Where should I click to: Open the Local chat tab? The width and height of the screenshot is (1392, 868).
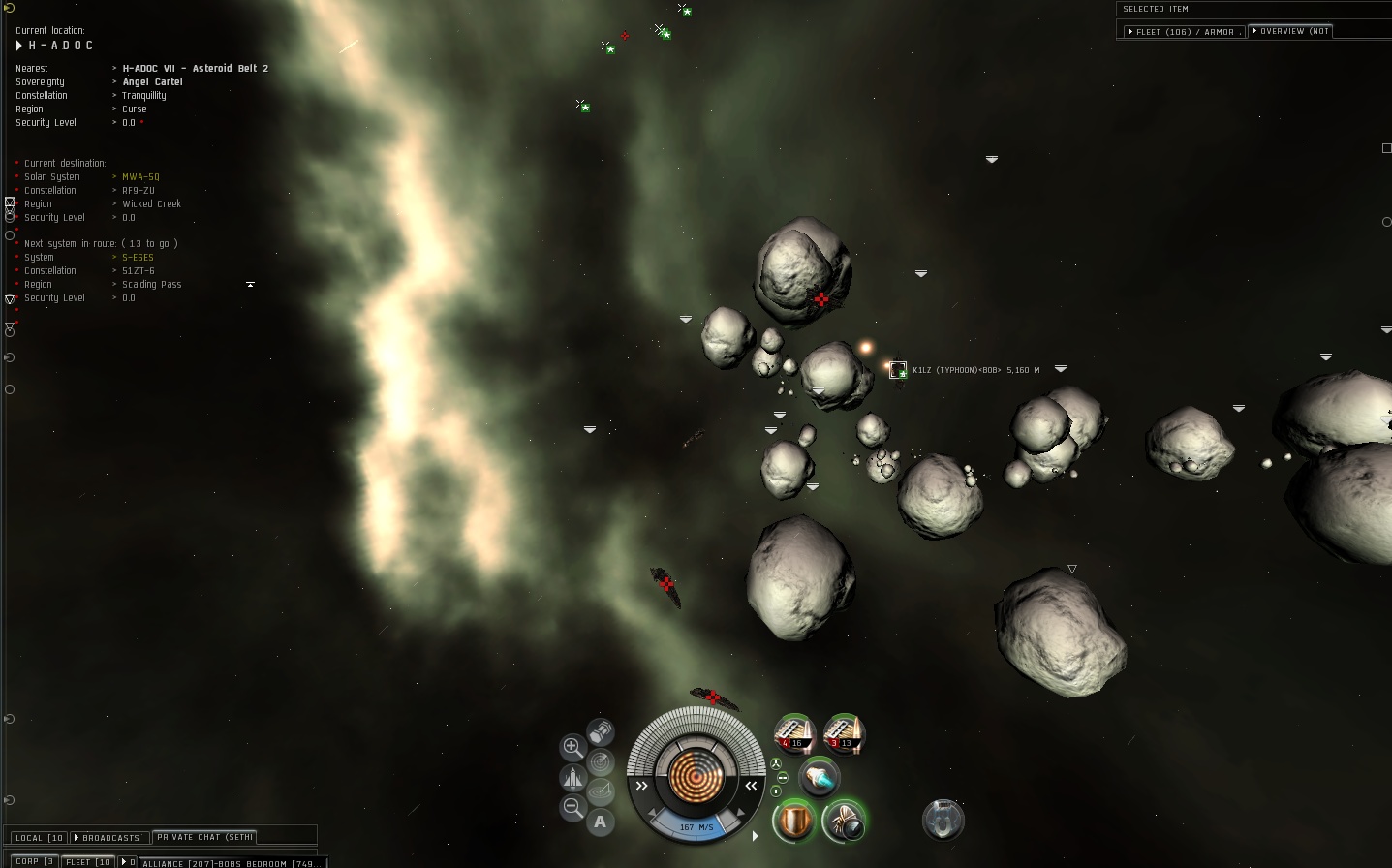tap(39, 838)
